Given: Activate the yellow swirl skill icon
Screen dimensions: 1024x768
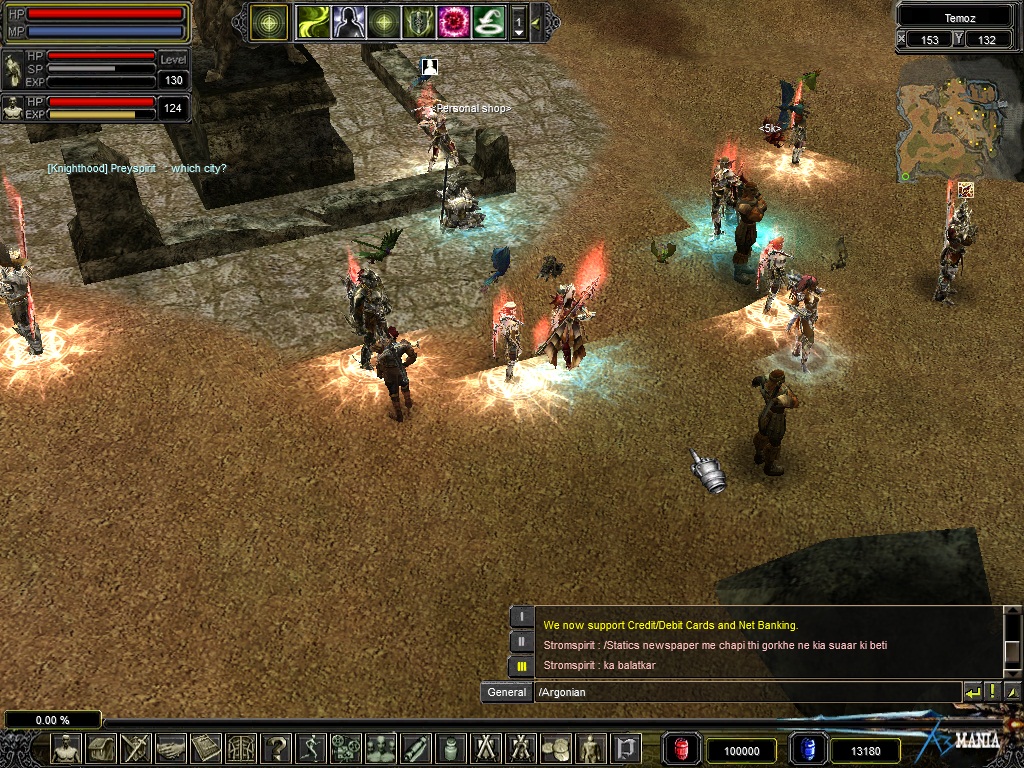Looking at the screenshot, I should (314, 21).
